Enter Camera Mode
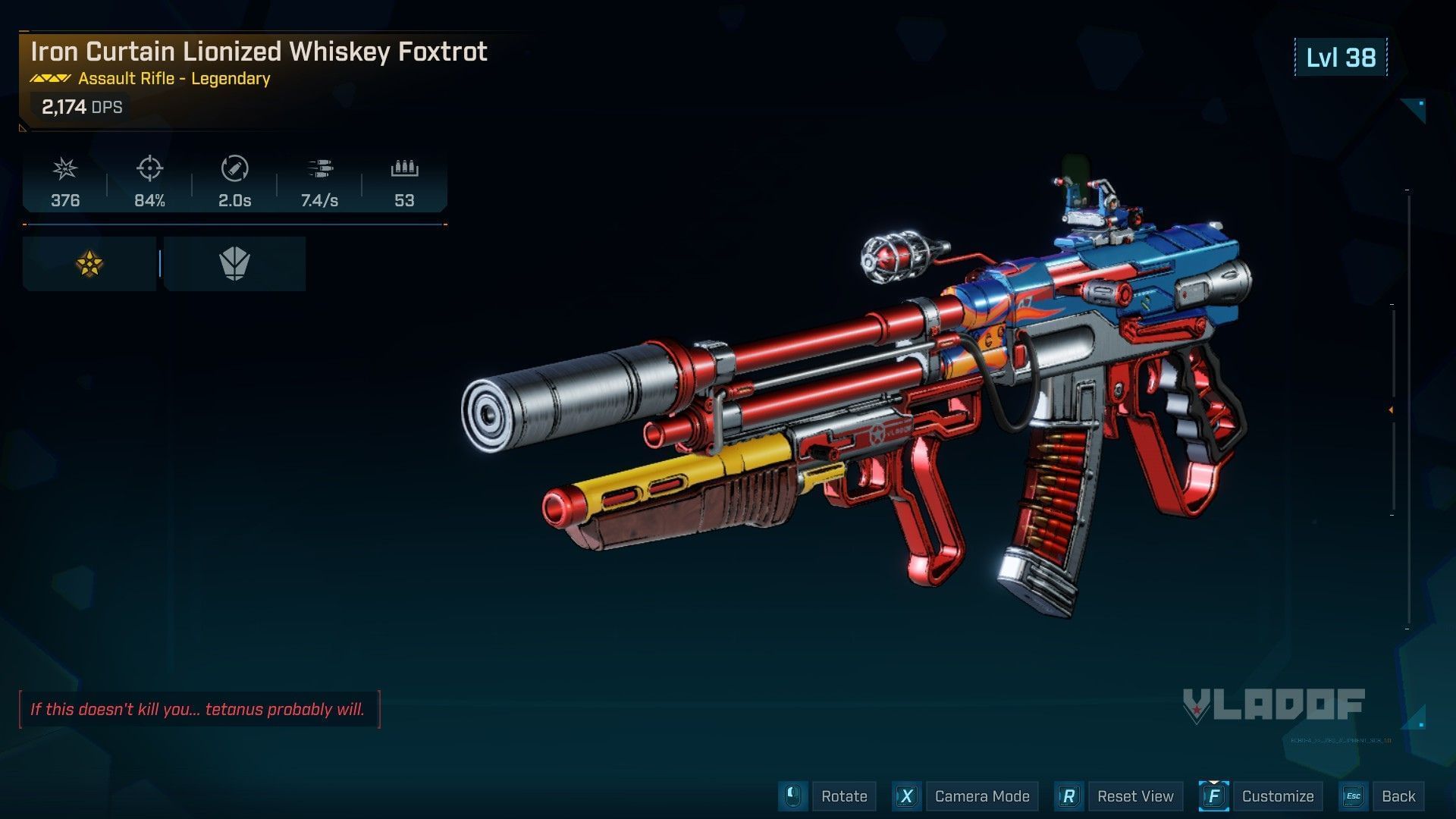This screenshot has width=1456, height=819. (x=981, y=796)
